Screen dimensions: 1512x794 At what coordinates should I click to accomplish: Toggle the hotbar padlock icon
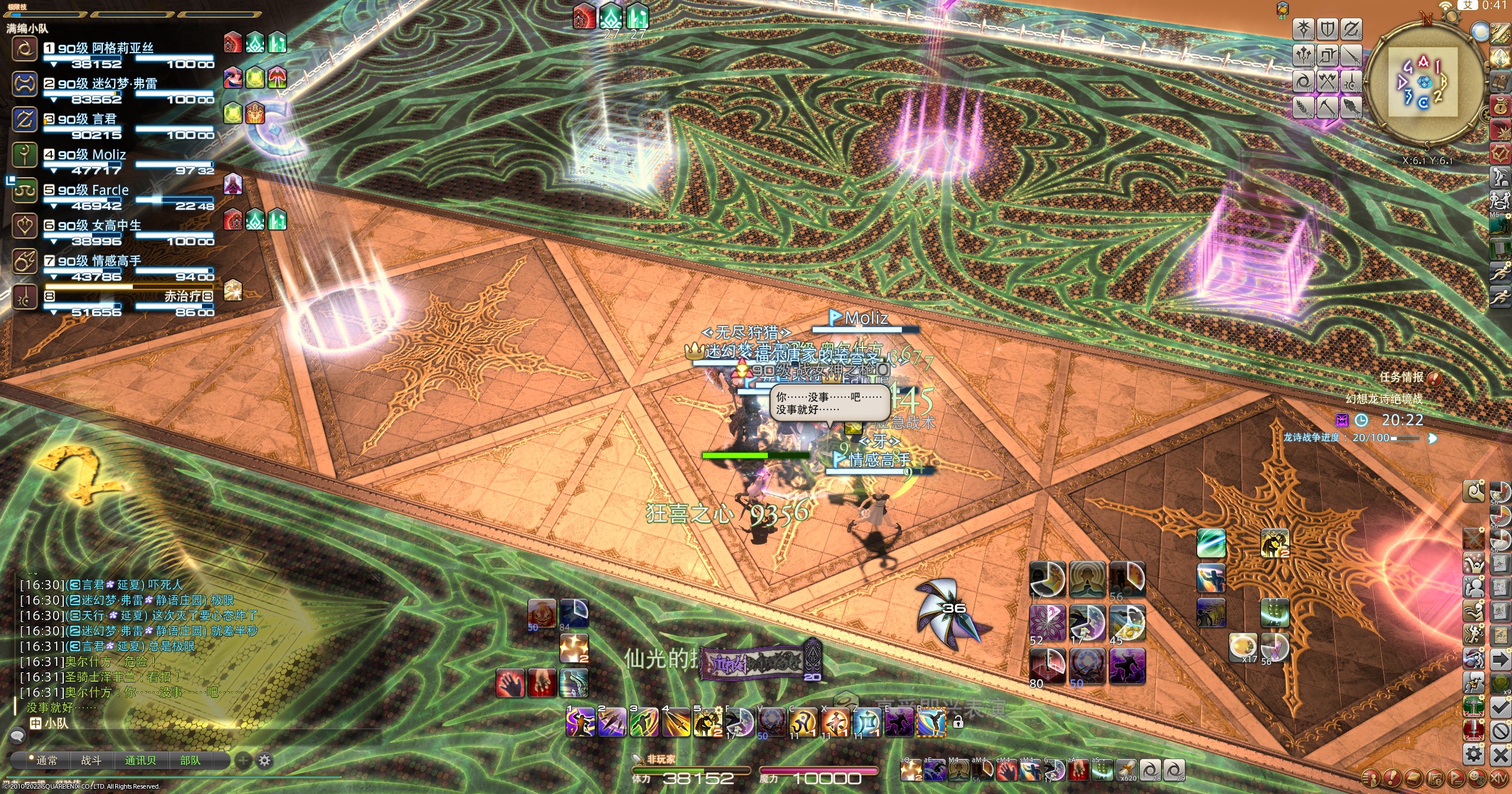(x=958, y=722)
